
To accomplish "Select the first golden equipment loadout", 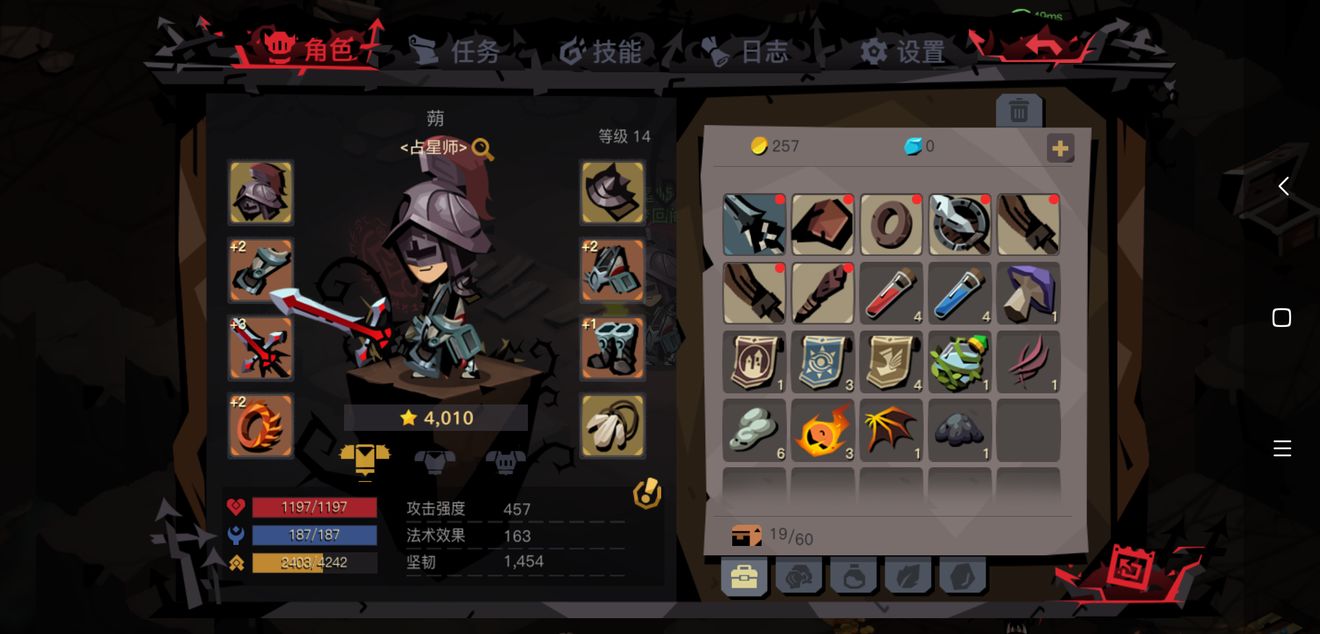I will (x=364, y=459).
